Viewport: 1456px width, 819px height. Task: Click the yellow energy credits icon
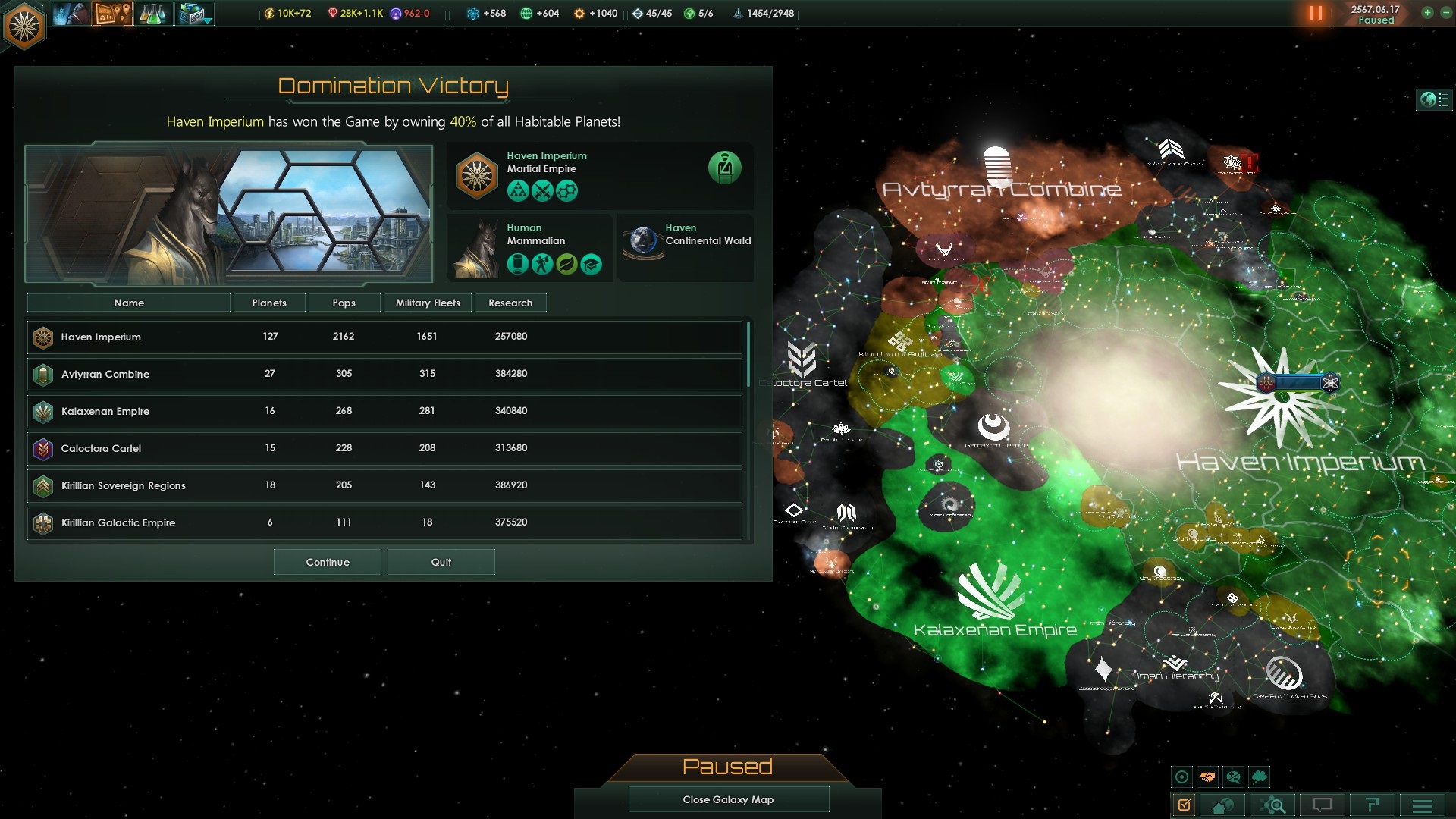click(270, 13)
